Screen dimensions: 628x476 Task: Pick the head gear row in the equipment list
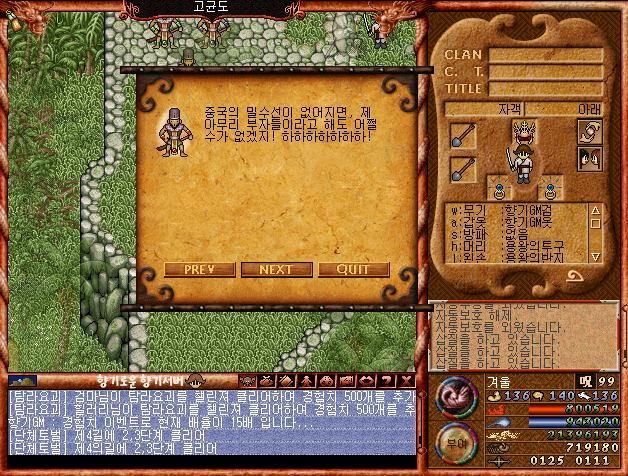click(x=515, y=247)
